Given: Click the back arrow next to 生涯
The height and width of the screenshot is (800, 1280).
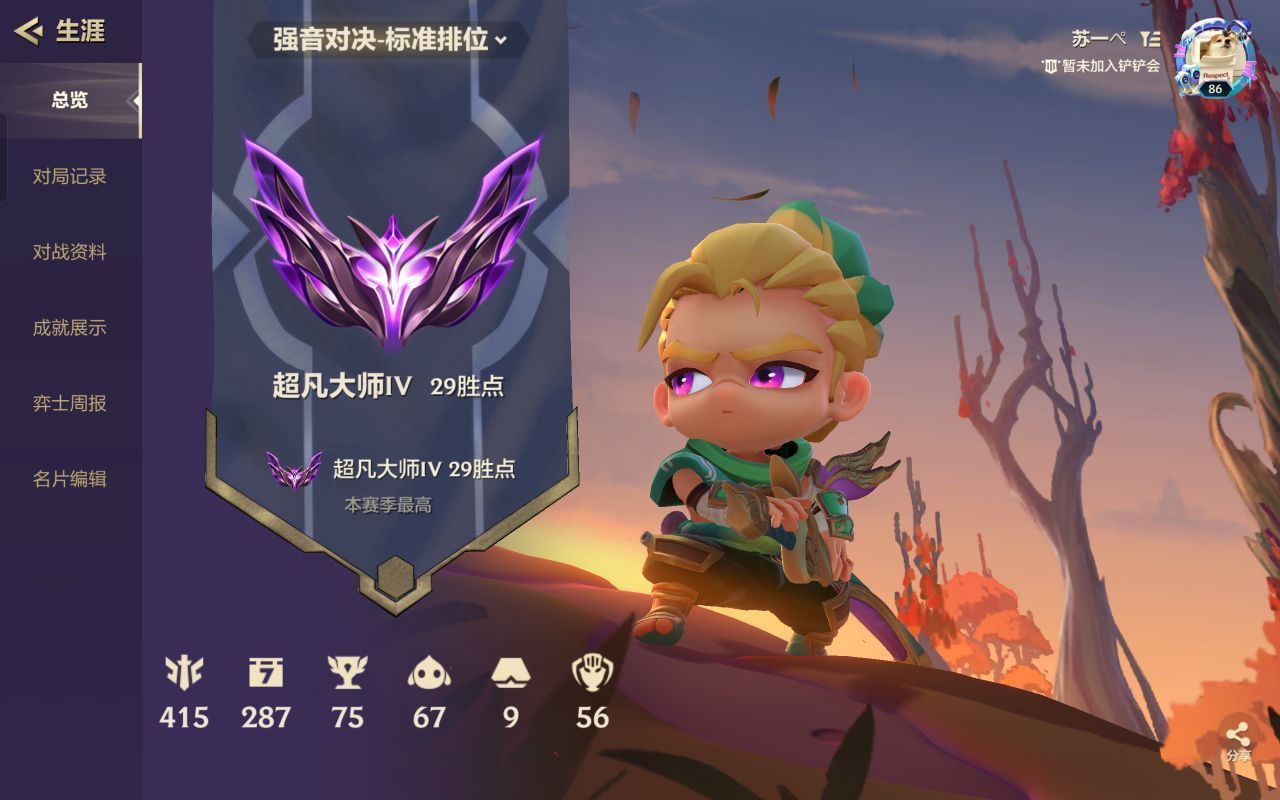Looking at the screenshot, I should 29,31.
